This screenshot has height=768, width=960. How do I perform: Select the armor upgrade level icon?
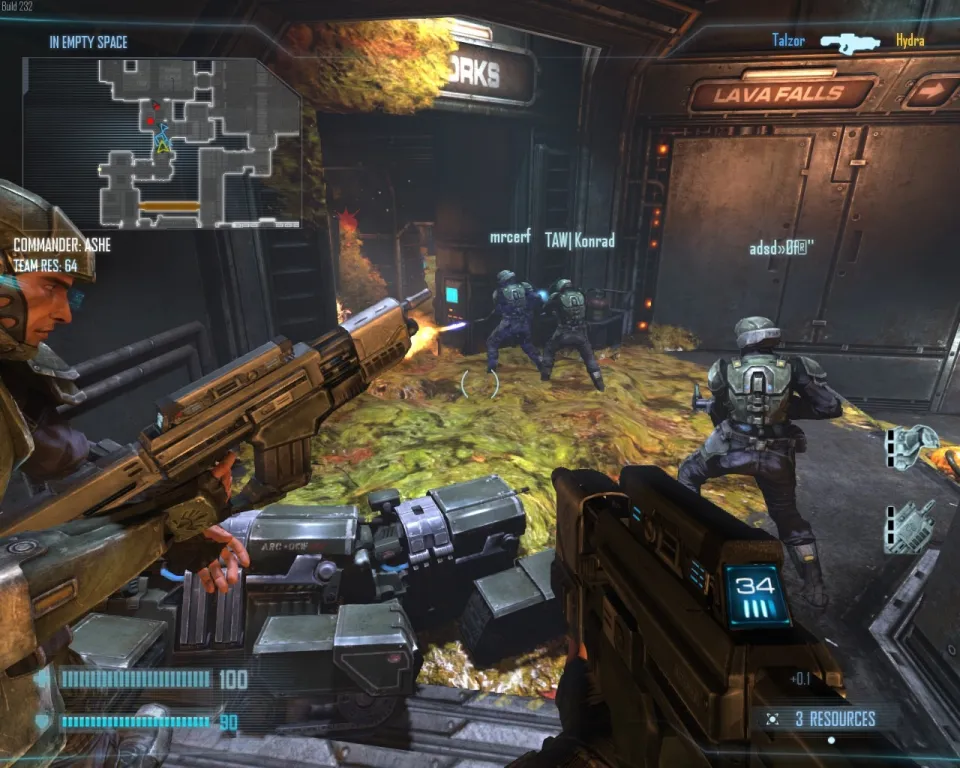tap(910, 446)
